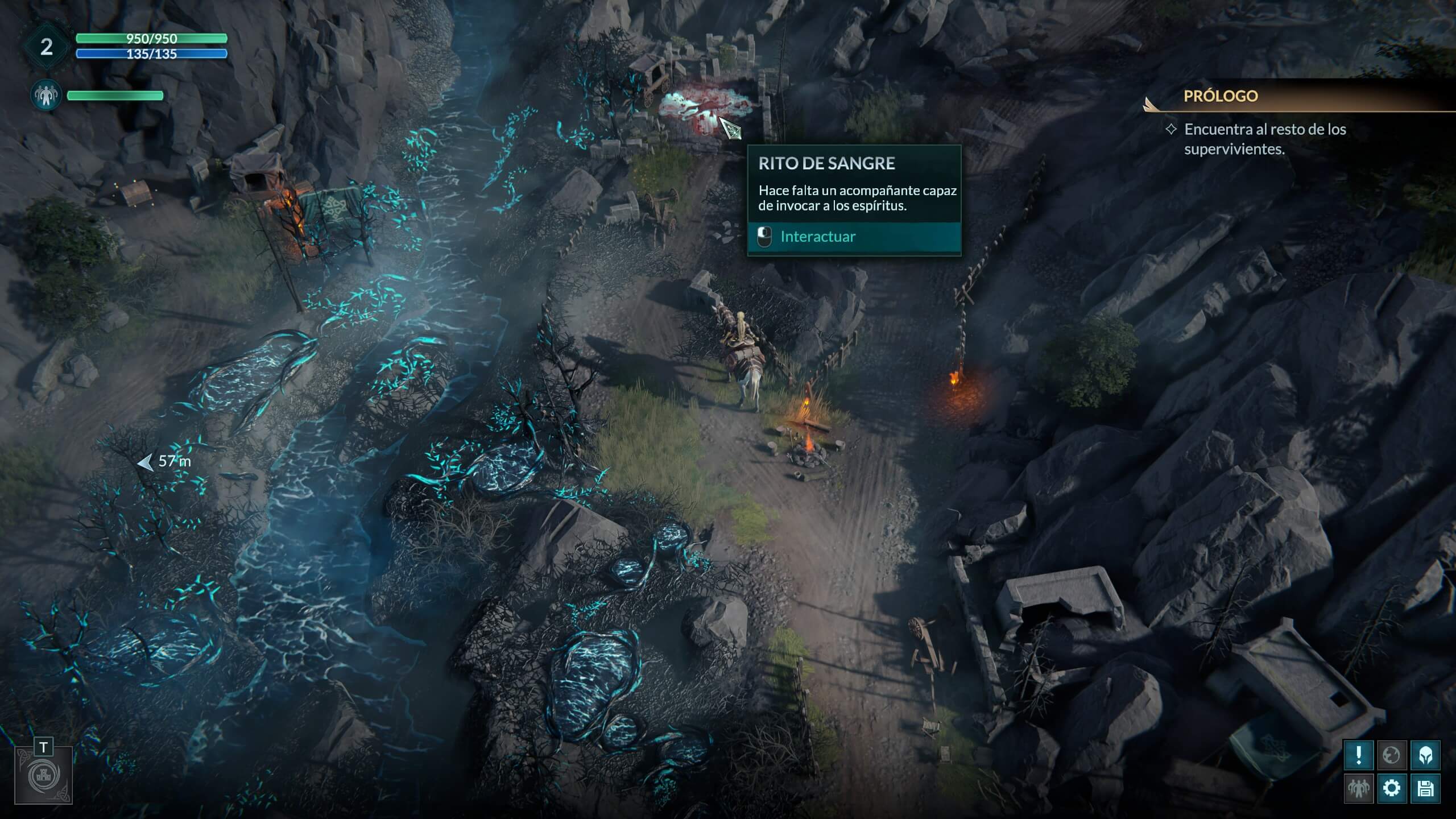Open the quest log exclamation mark button
The width and height of the screenshot is (1456, 819).
[x=1359, y=755]
